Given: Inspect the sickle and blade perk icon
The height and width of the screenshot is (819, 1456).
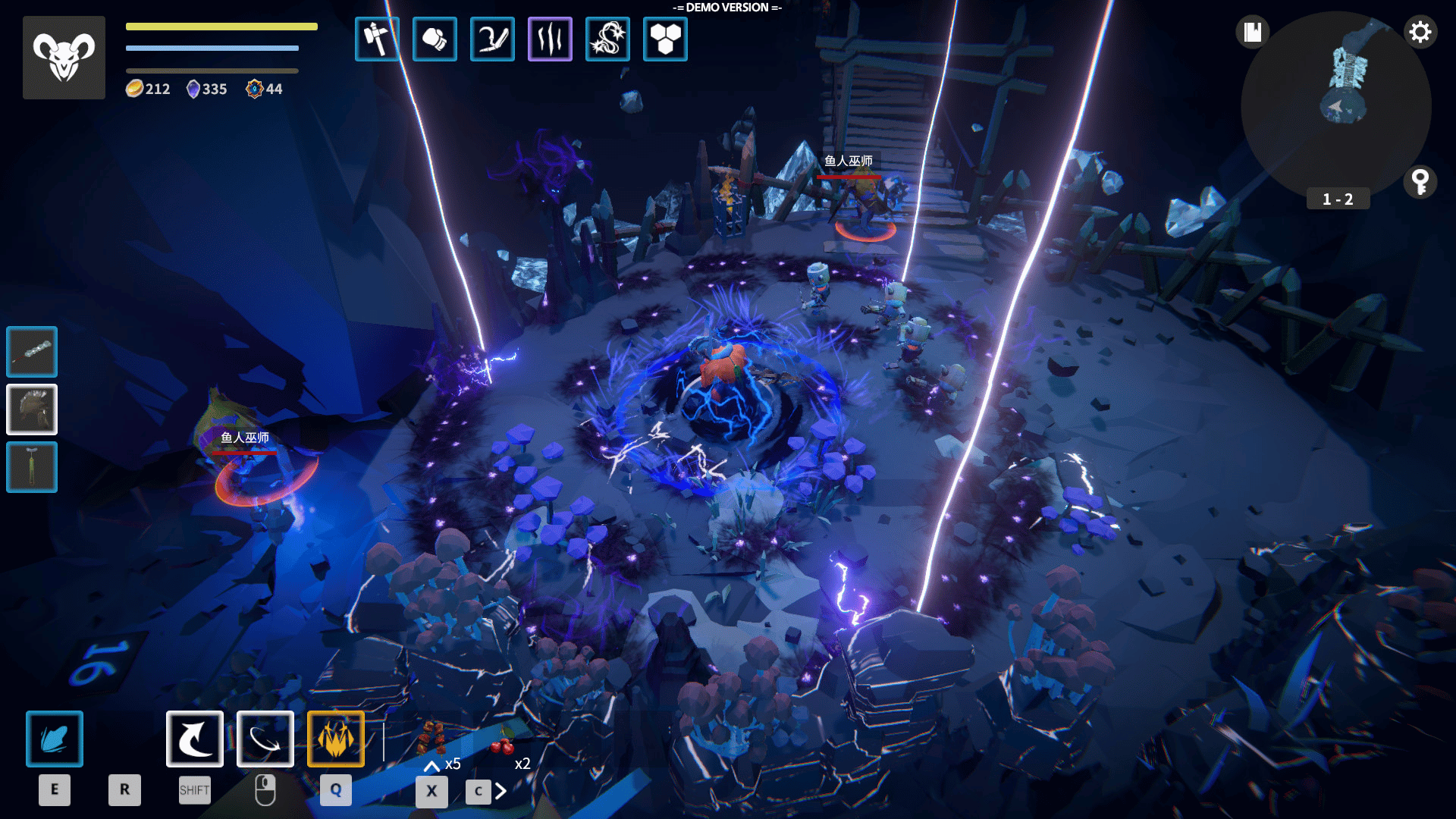Looking at the screenshot, I should [492, 39].
